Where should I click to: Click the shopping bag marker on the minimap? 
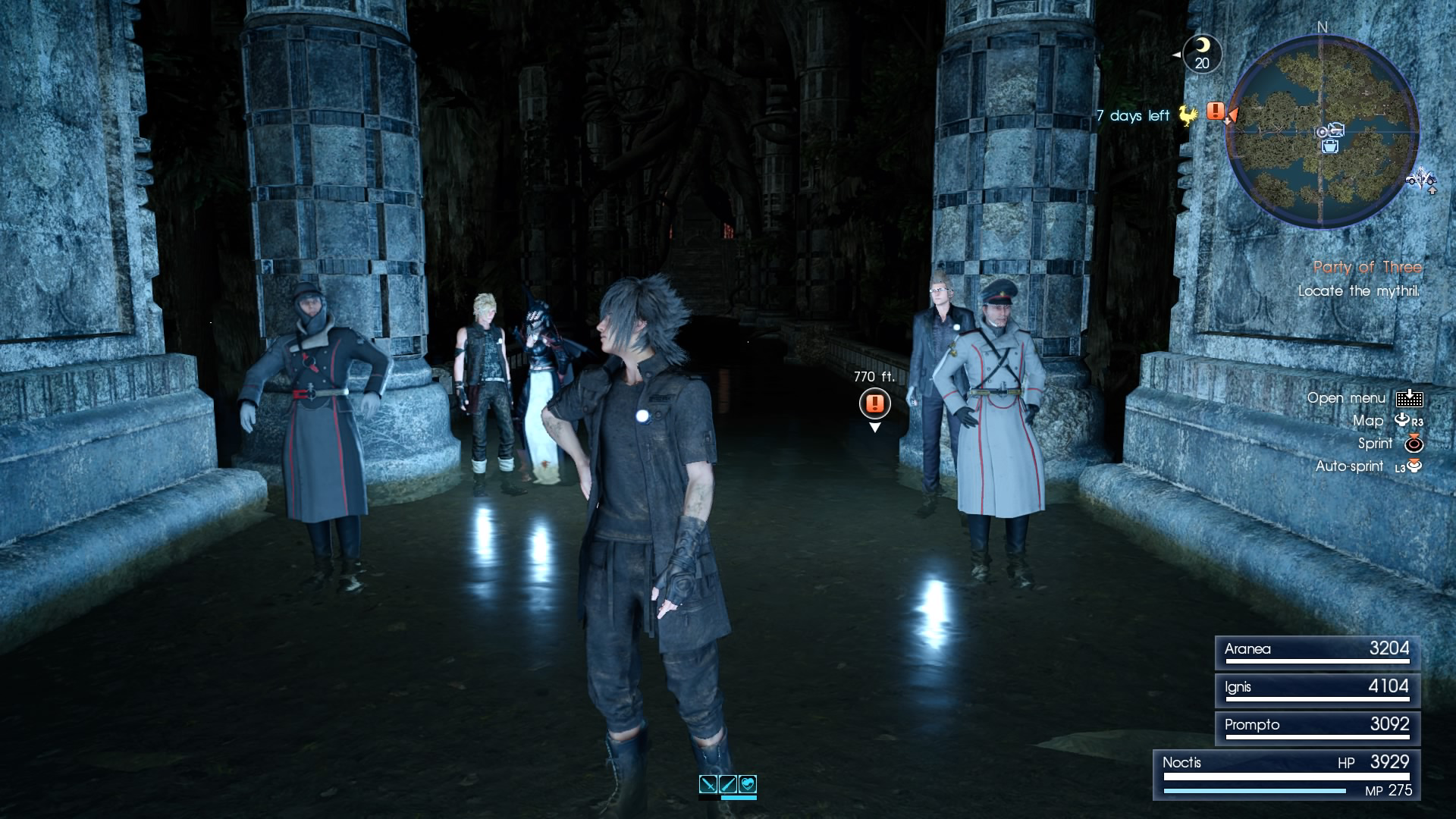pos(1330,146)
